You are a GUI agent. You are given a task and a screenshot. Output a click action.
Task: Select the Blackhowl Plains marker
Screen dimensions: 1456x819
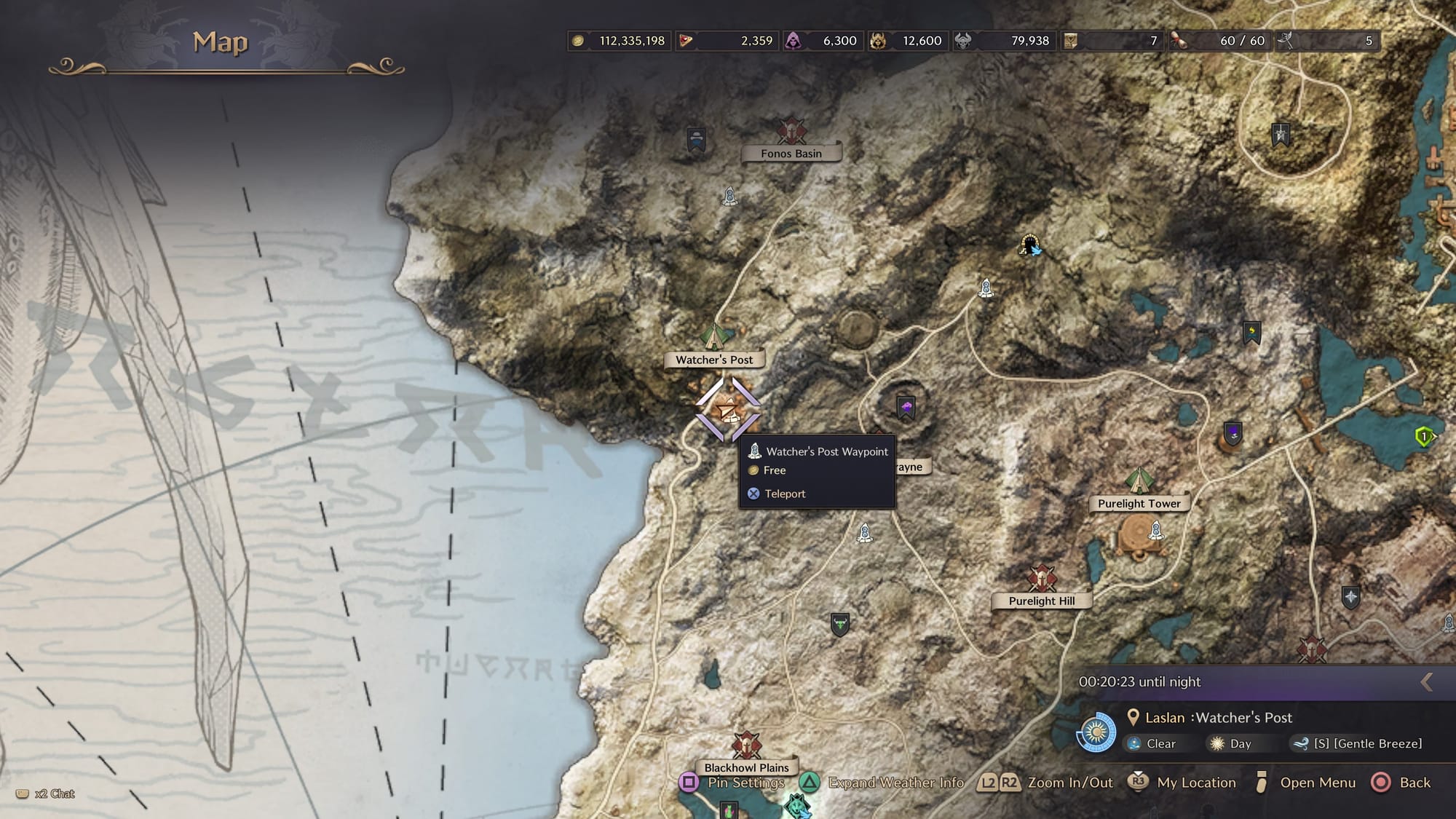[746, 747]
